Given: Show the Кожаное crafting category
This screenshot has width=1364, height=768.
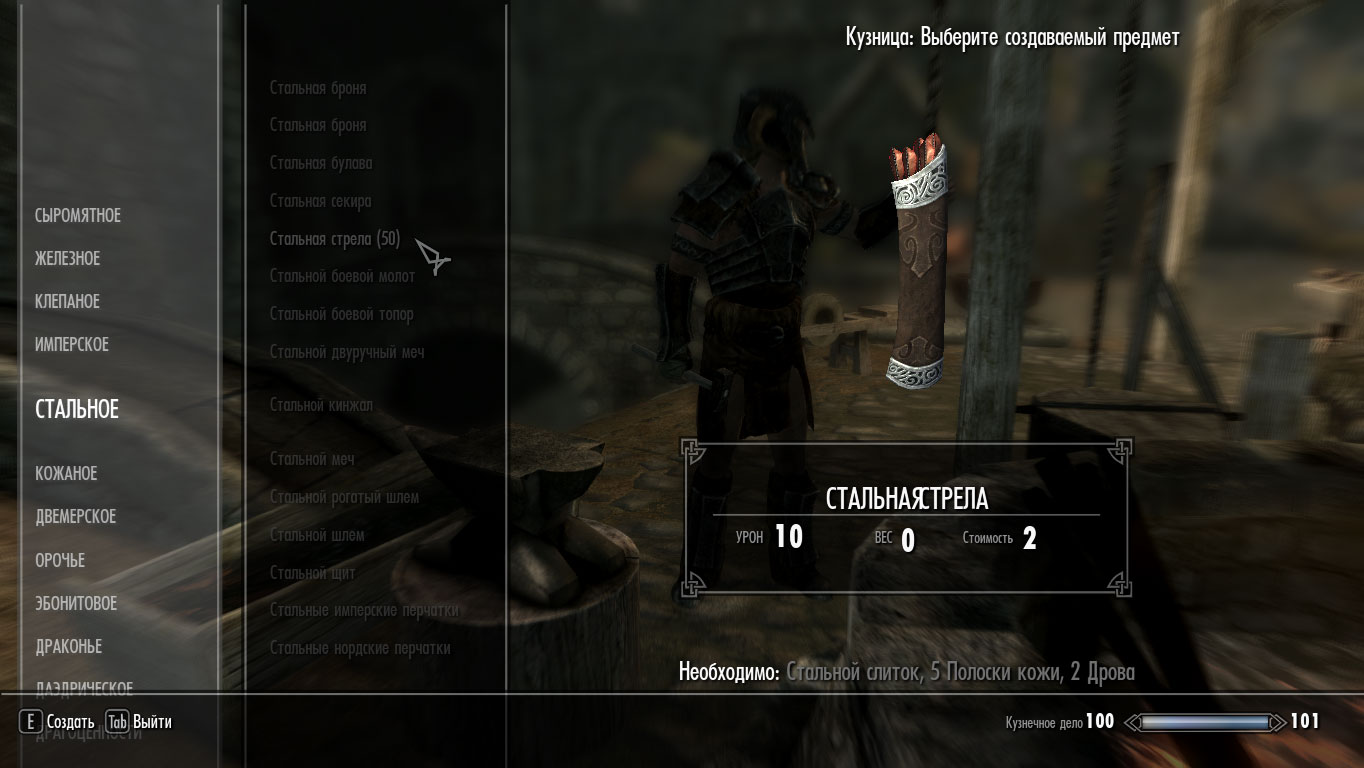Looking at the screenshot, I should click(x=66, y=474).
